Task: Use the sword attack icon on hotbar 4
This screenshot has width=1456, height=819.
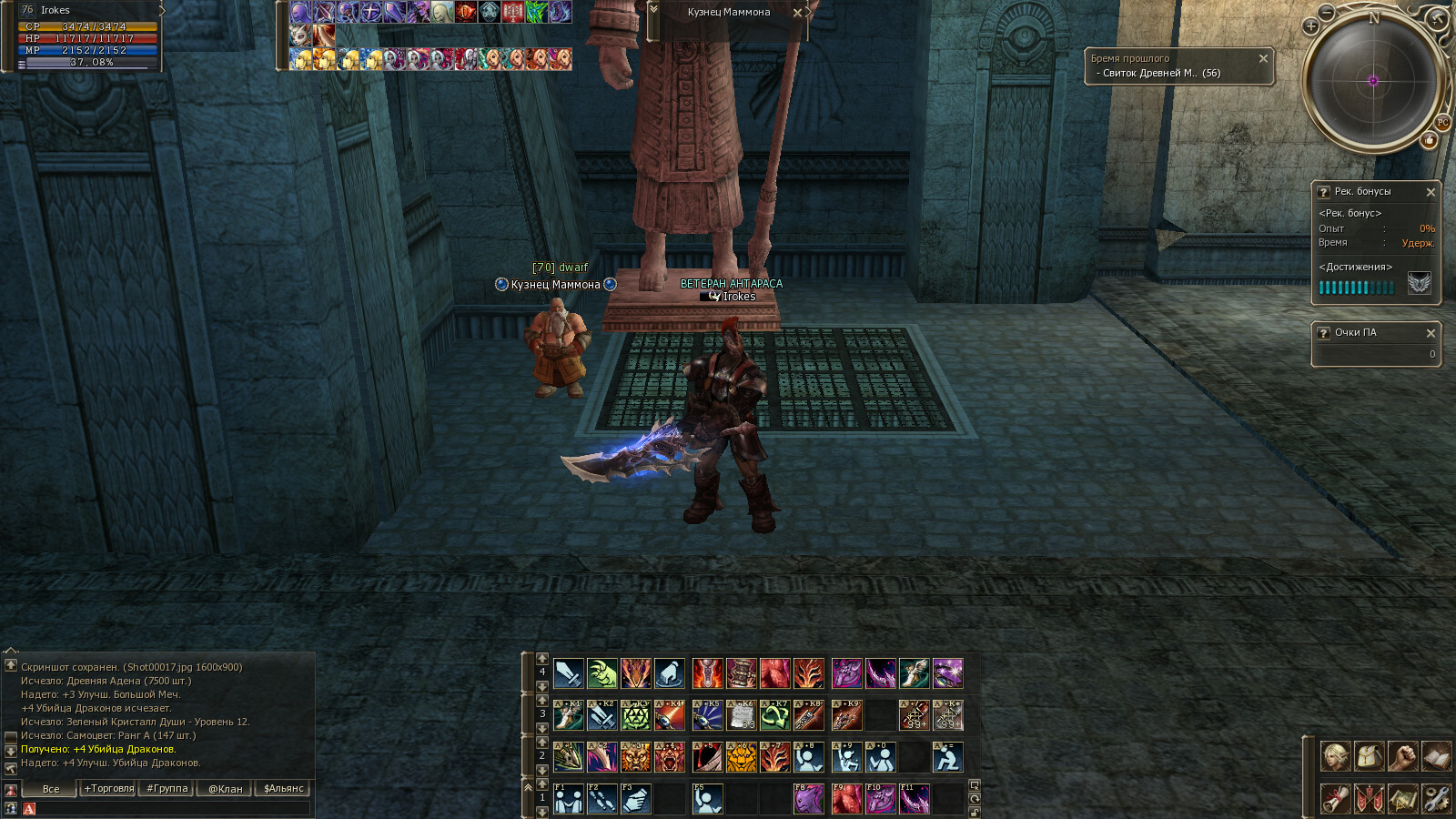Action: click(569, 673)
